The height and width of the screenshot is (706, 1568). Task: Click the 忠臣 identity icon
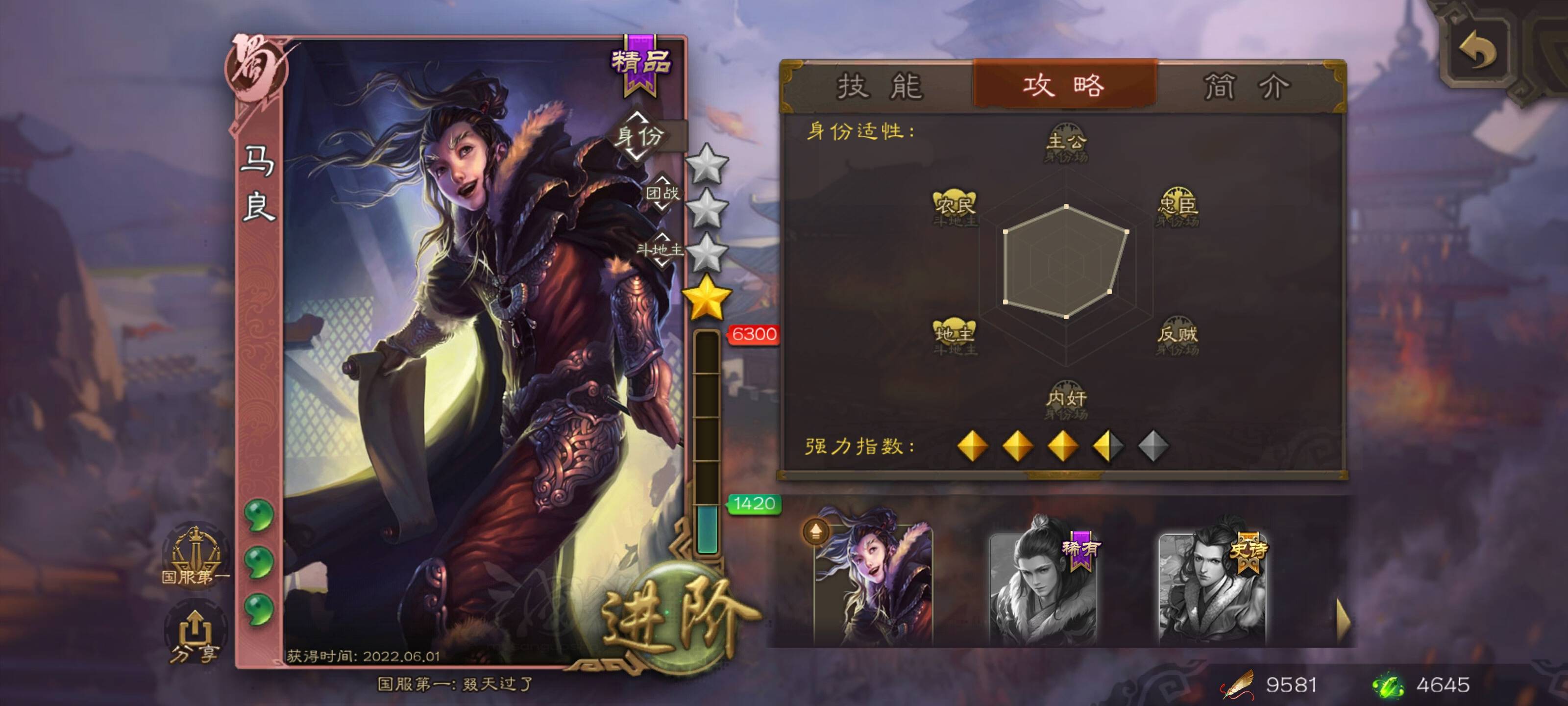[x=1177, y=207]
